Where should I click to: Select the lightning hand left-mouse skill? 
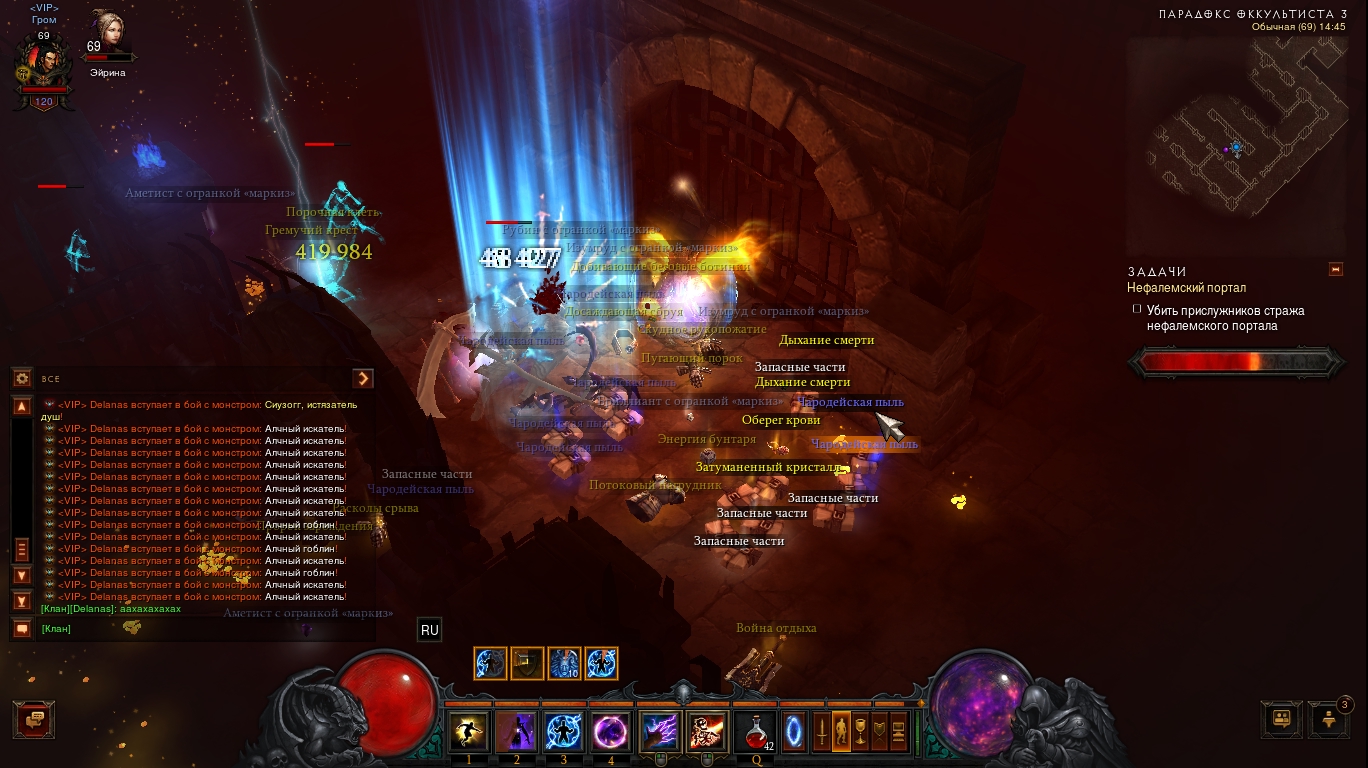660,732
